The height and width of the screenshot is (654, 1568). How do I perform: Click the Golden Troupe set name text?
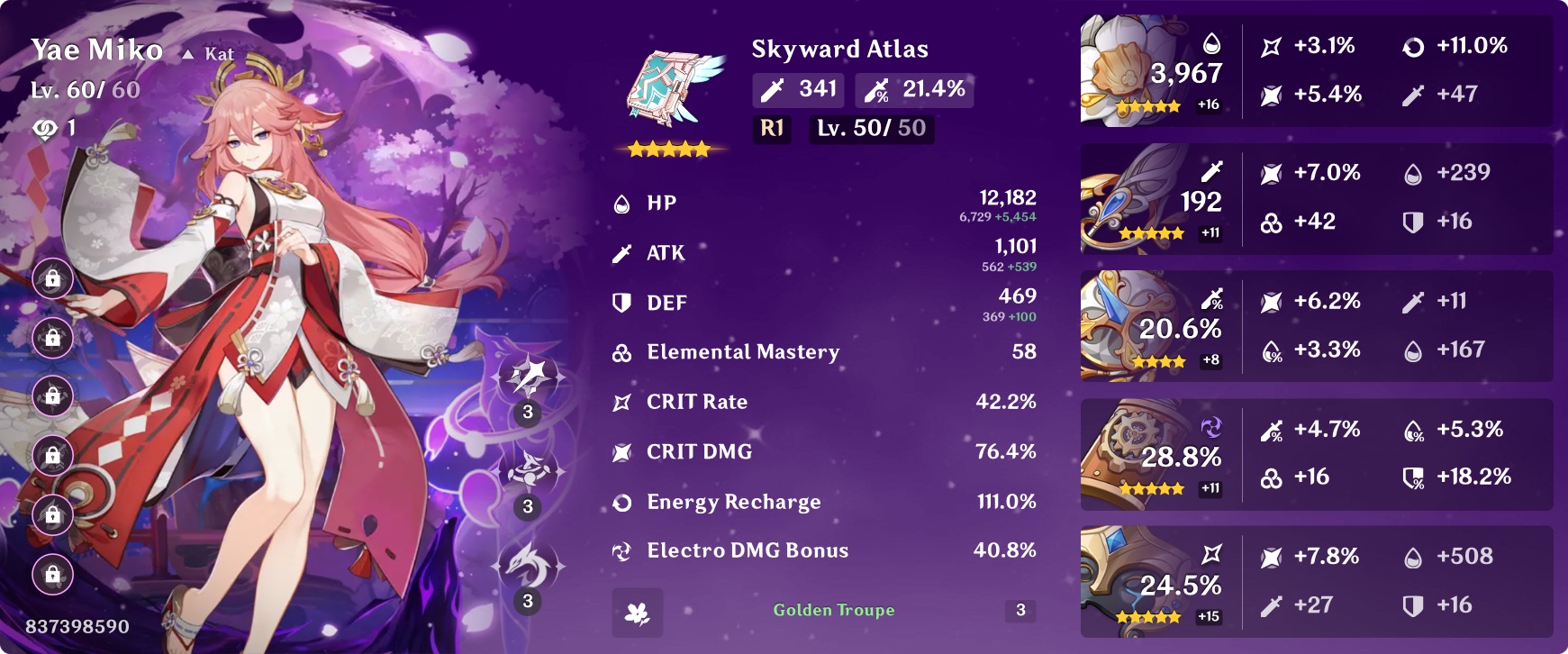click(833, 610)
